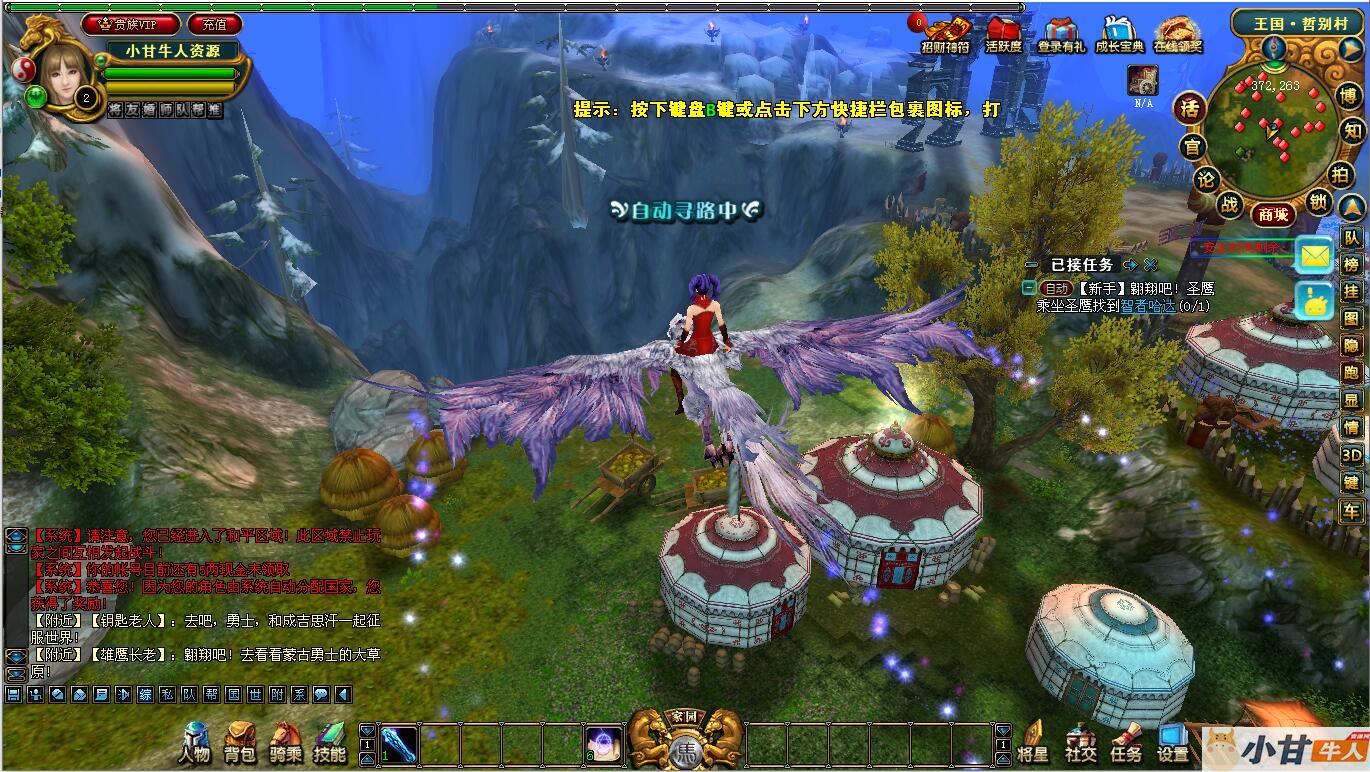Image resolution: width=1370 pixels, height=772 pixels.
Task: Open the 社交 social menu
Action: tap(1080, 742)
